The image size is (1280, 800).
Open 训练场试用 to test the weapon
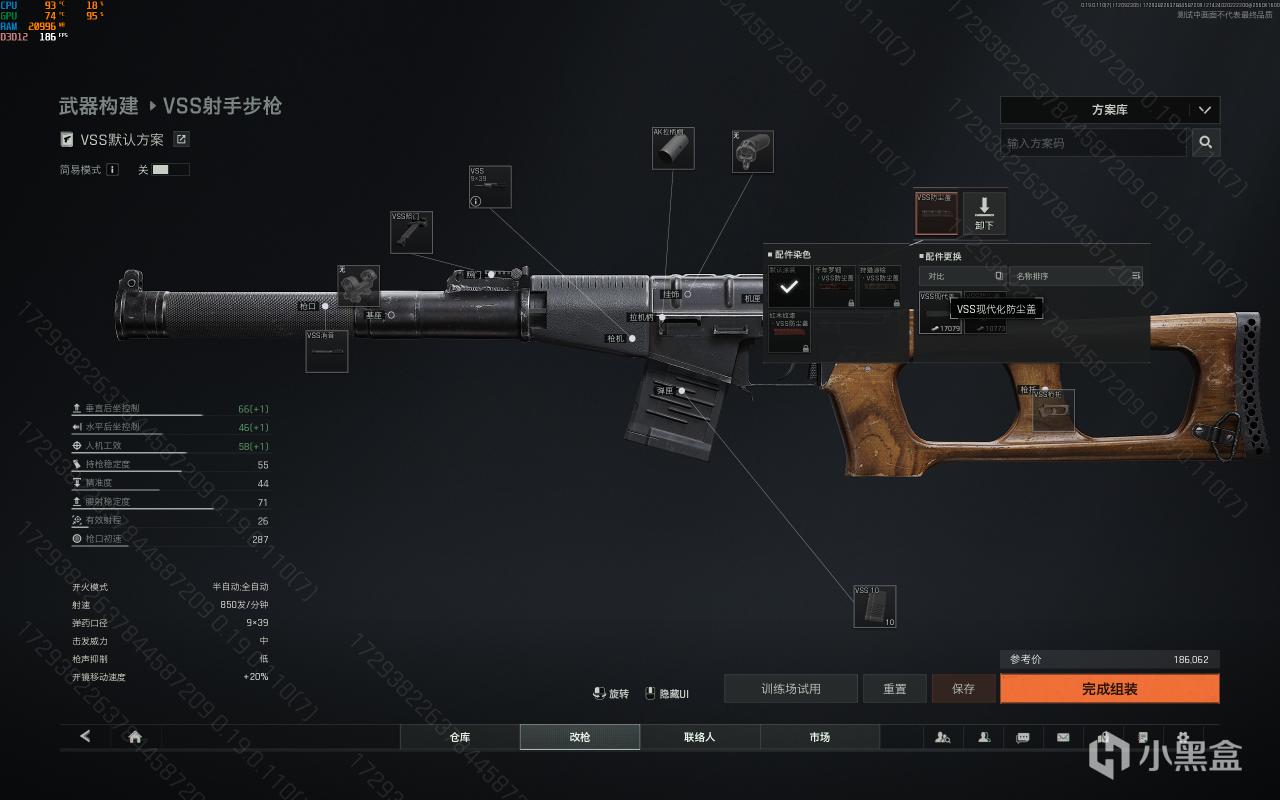[x=790, y=689]
